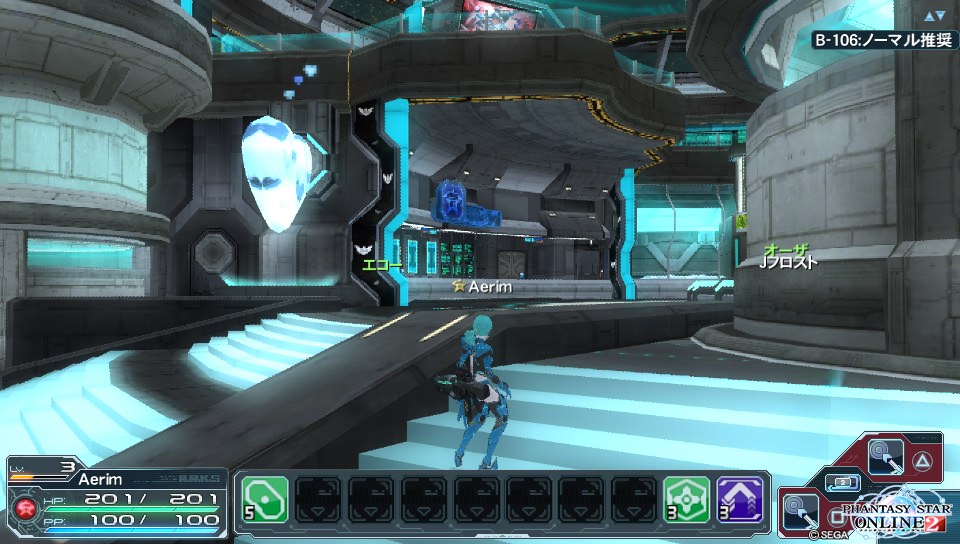Viewport: 960px width, 544px height.
Task: Toggle the network status arrows indicator
Action: pyautogui.click(x=935, y=16)
